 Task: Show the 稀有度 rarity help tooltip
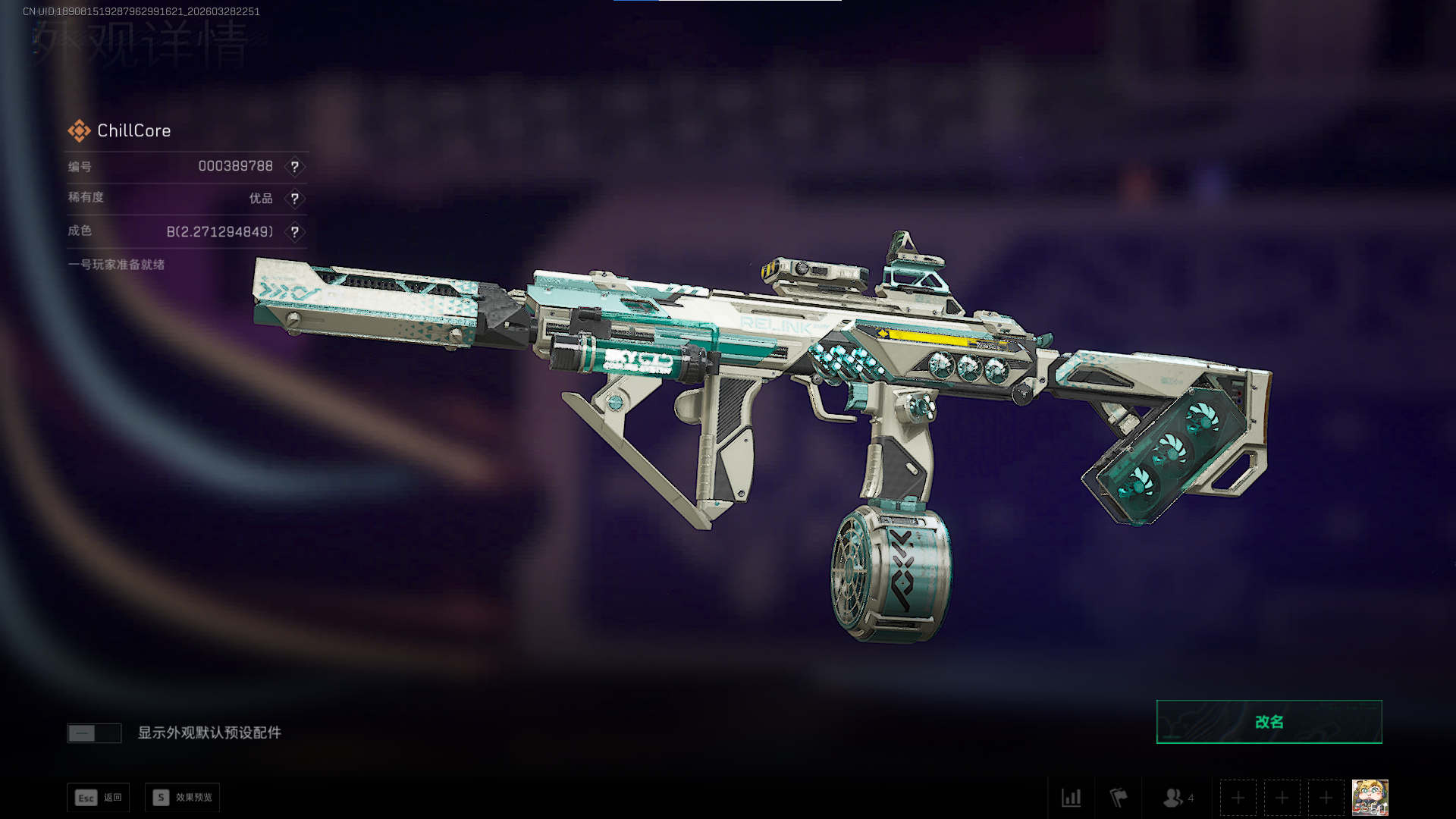coord(295,199)
